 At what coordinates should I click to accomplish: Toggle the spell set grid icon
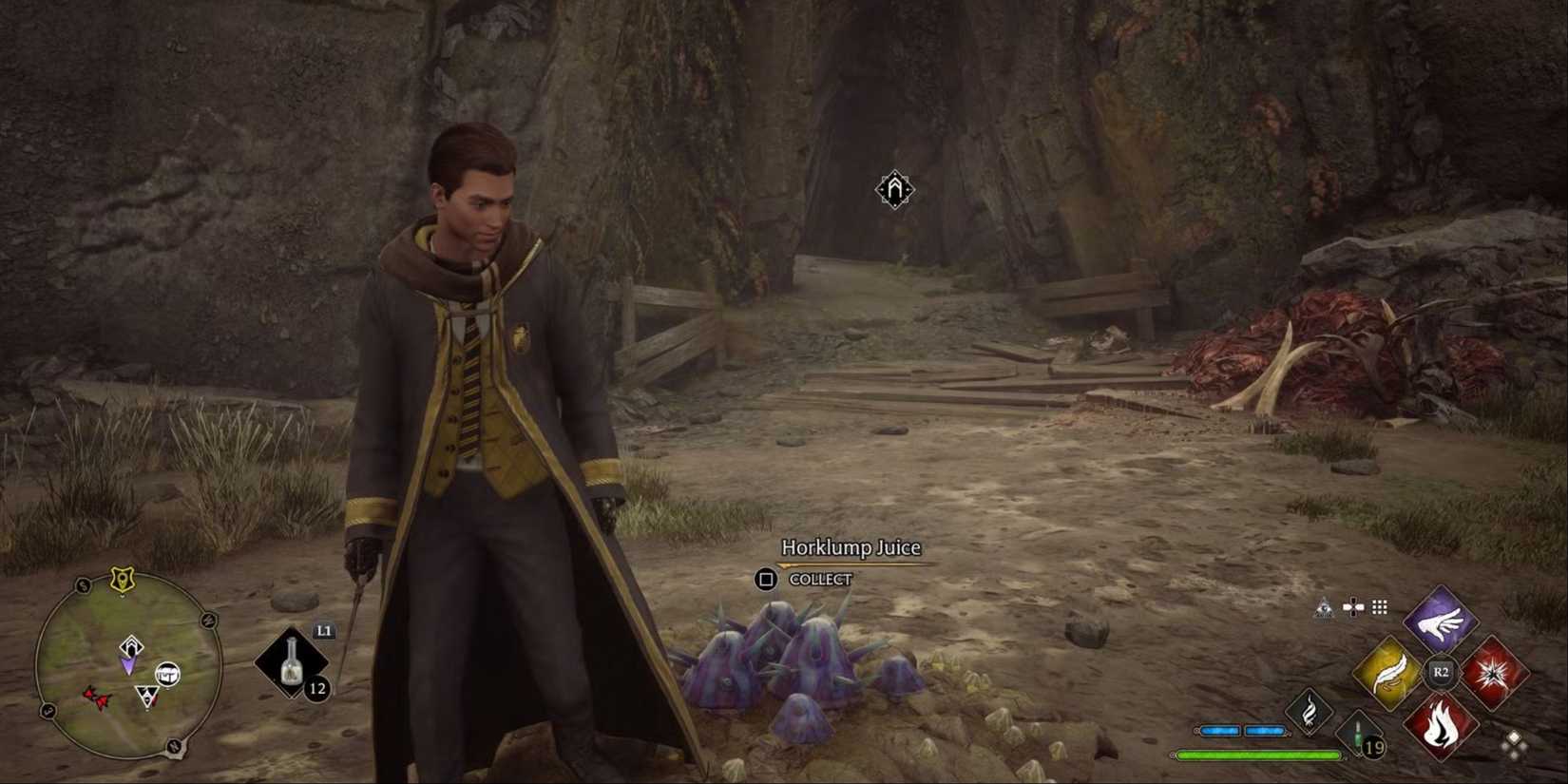click(1378, 608)
